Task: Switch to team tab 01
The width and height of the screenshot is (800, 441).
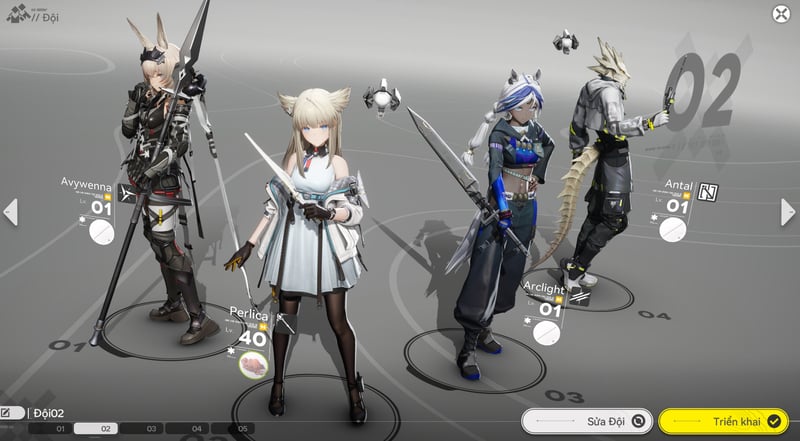Action: coord(60,429)
